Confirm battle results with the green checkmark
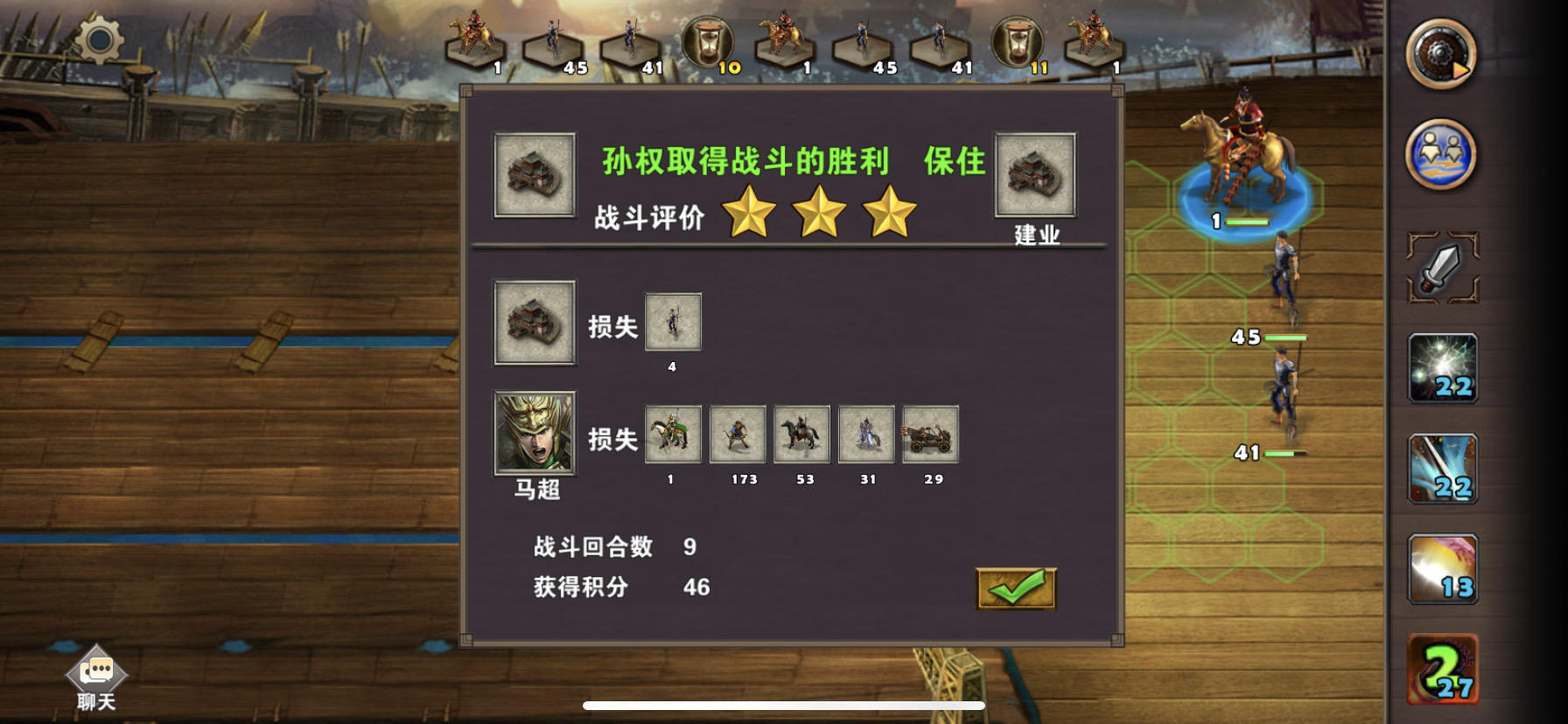 click(x=1017, y=589)
